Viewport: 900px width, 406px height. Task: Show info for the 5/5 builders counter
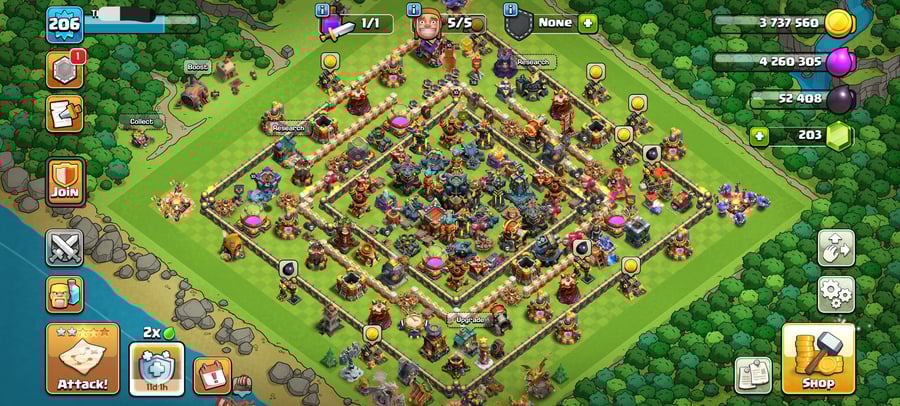coord(413,10)
